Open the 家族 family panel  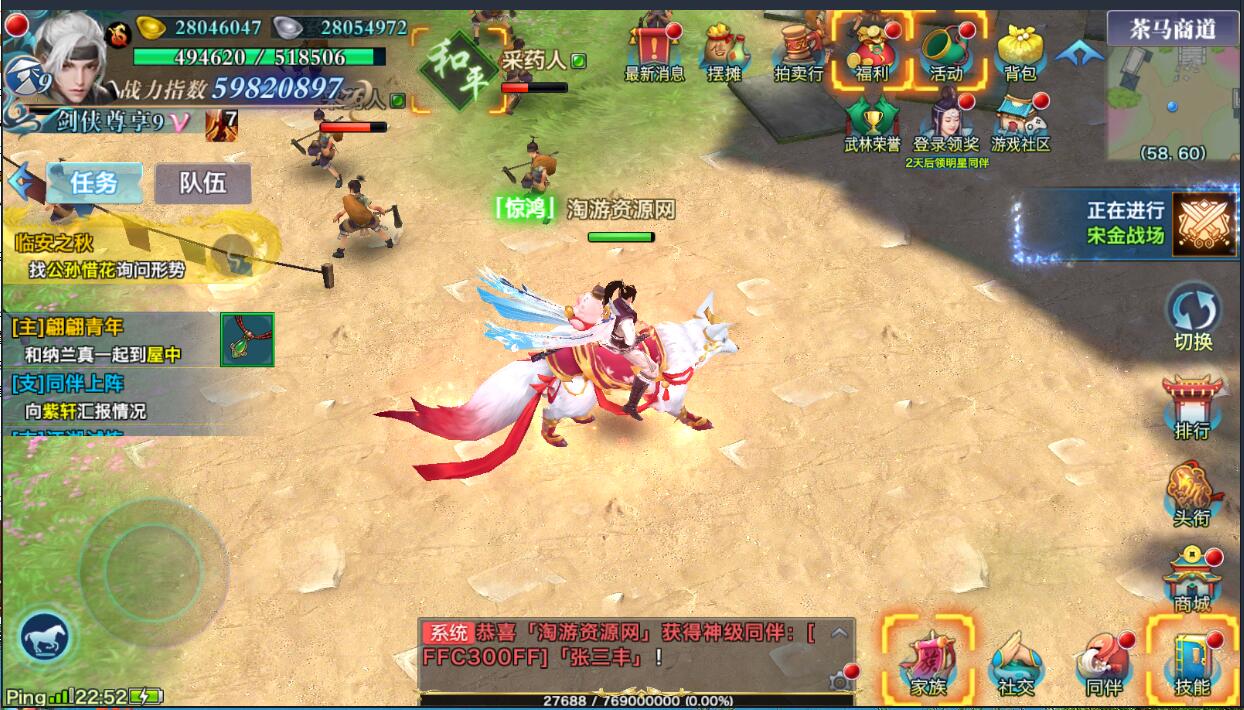tap(928, 661)
